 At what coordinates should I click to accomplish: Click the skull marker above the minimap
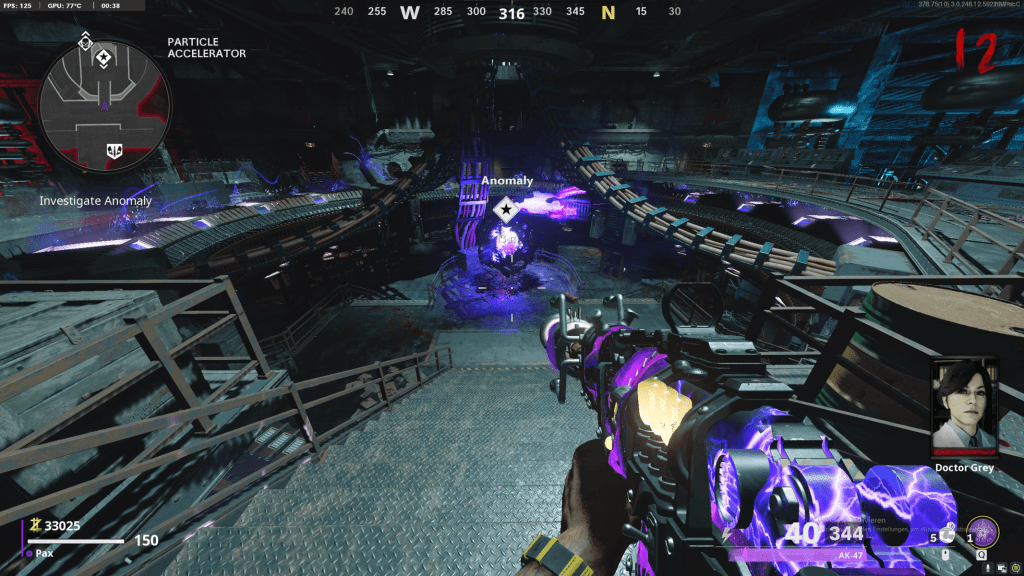[85, 40]
